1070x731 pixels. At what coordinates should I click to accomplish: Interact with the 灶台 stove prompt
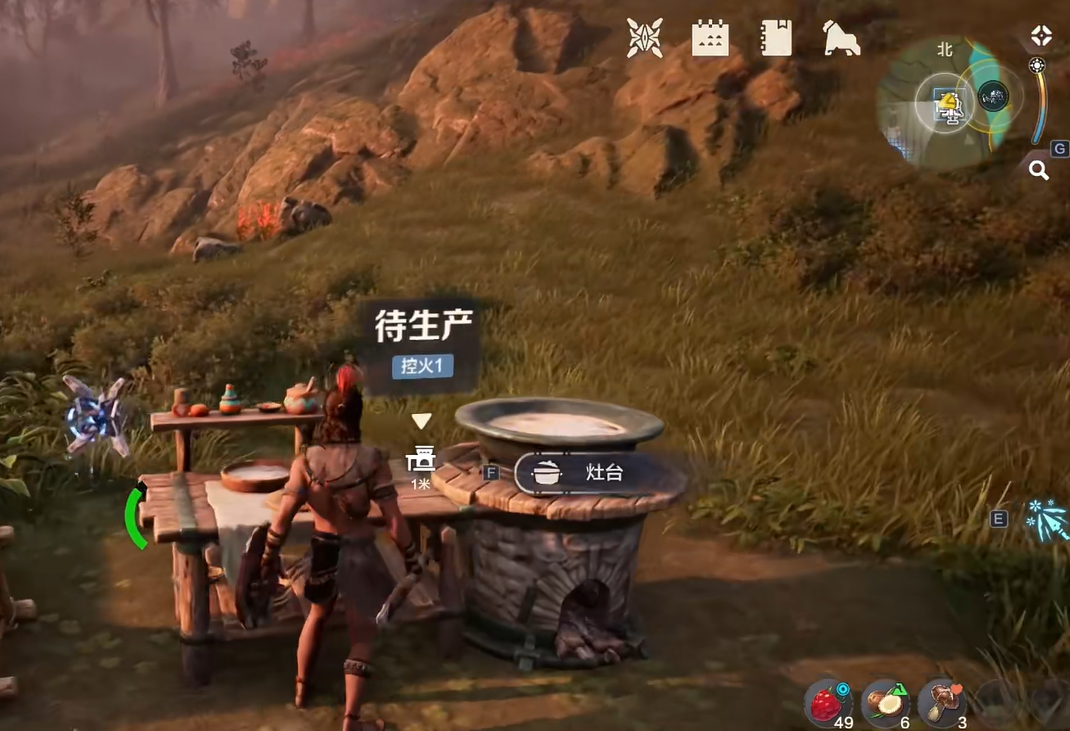(x=586, y=473)
